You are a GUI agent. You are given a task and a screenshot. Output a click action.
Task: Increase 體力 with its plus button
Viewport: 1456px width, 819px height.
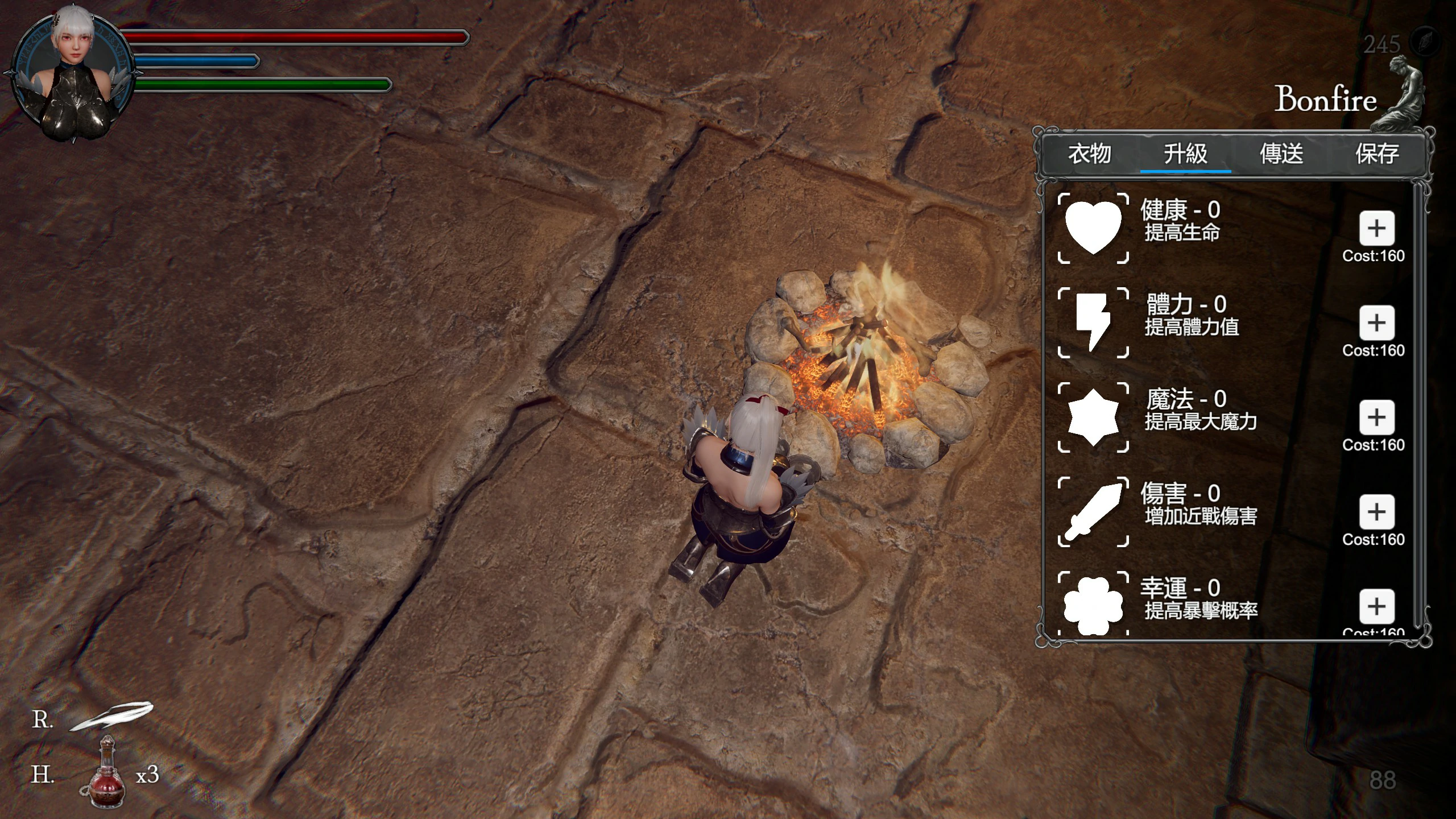click(1376, 323)
